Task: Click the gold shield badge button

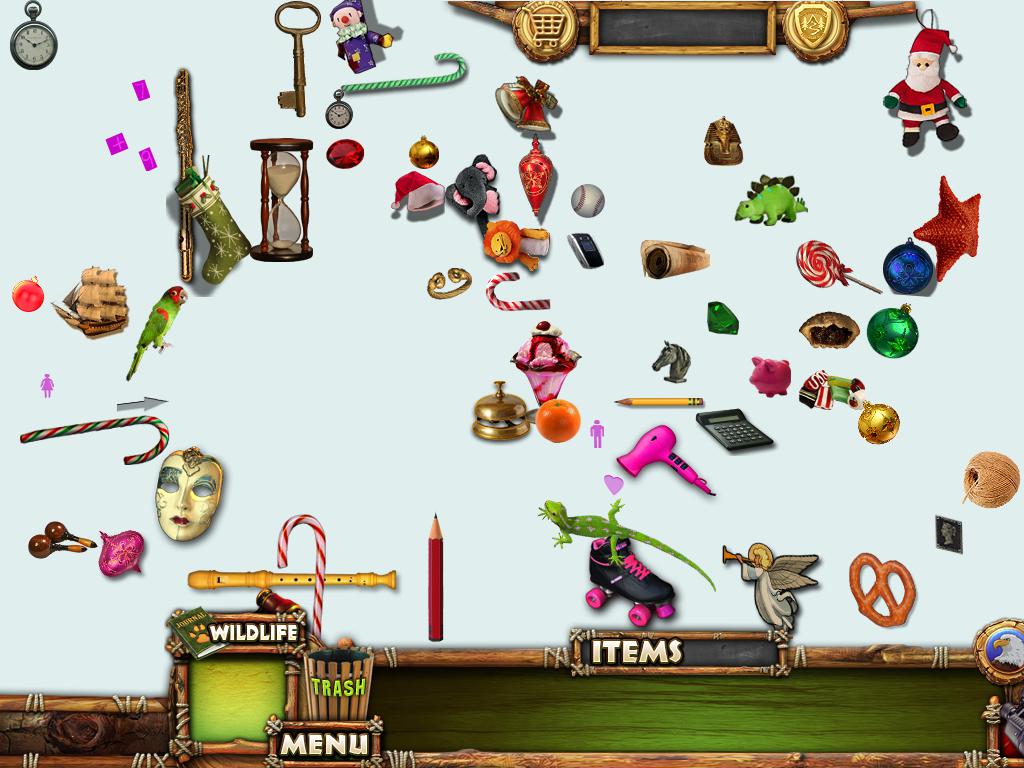Action: coord(814,28)
